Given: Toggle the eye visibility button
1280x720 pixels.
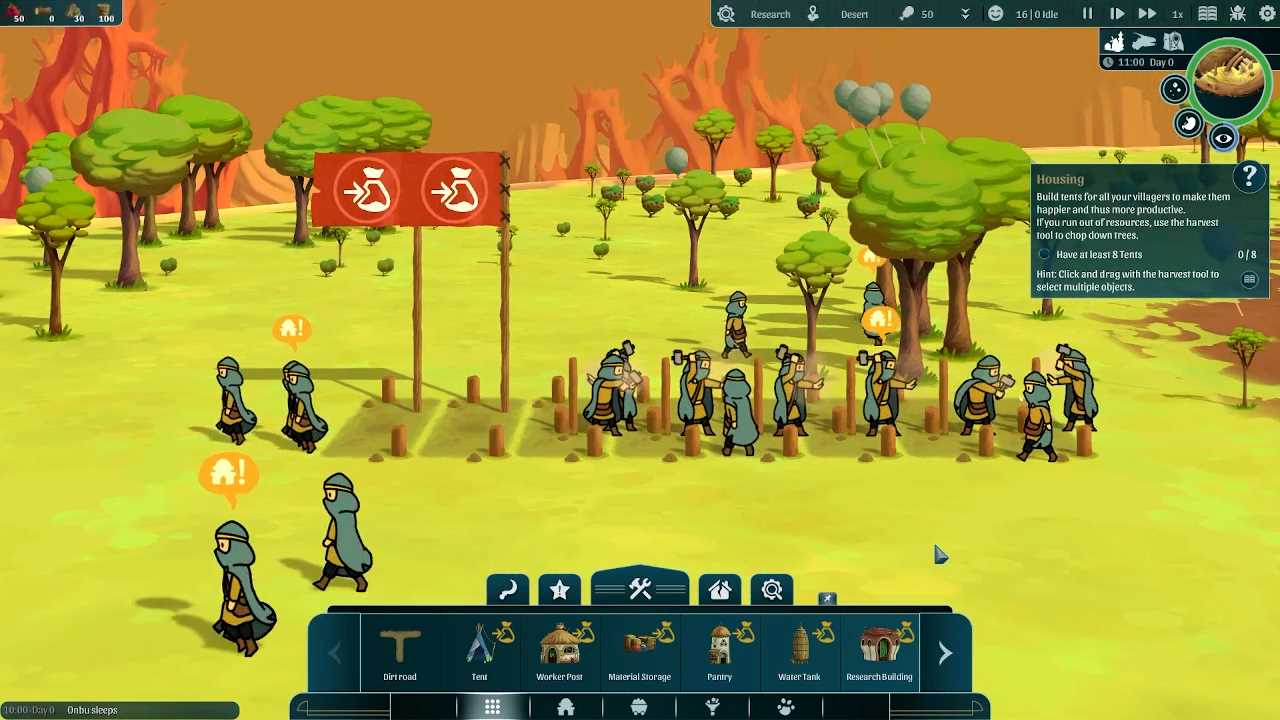Looking at the screenshot, I should (1223, 138).
